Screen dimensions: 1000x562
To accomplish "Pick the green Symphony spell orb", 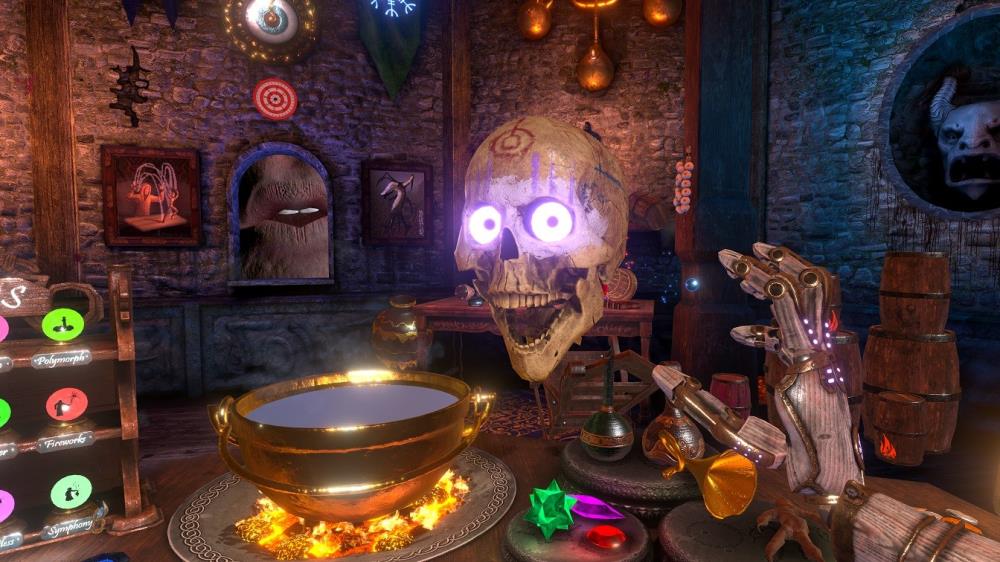I will pos(71,491).
